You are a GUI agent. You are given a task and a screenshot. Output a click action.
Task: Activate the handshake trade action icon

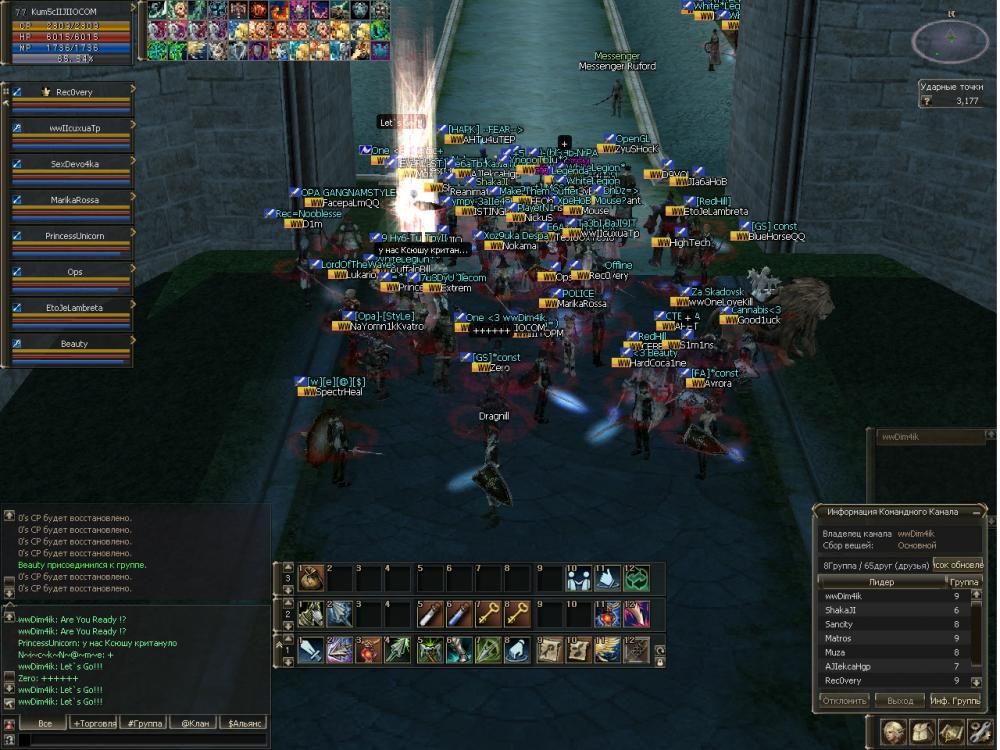coord(578,578)
